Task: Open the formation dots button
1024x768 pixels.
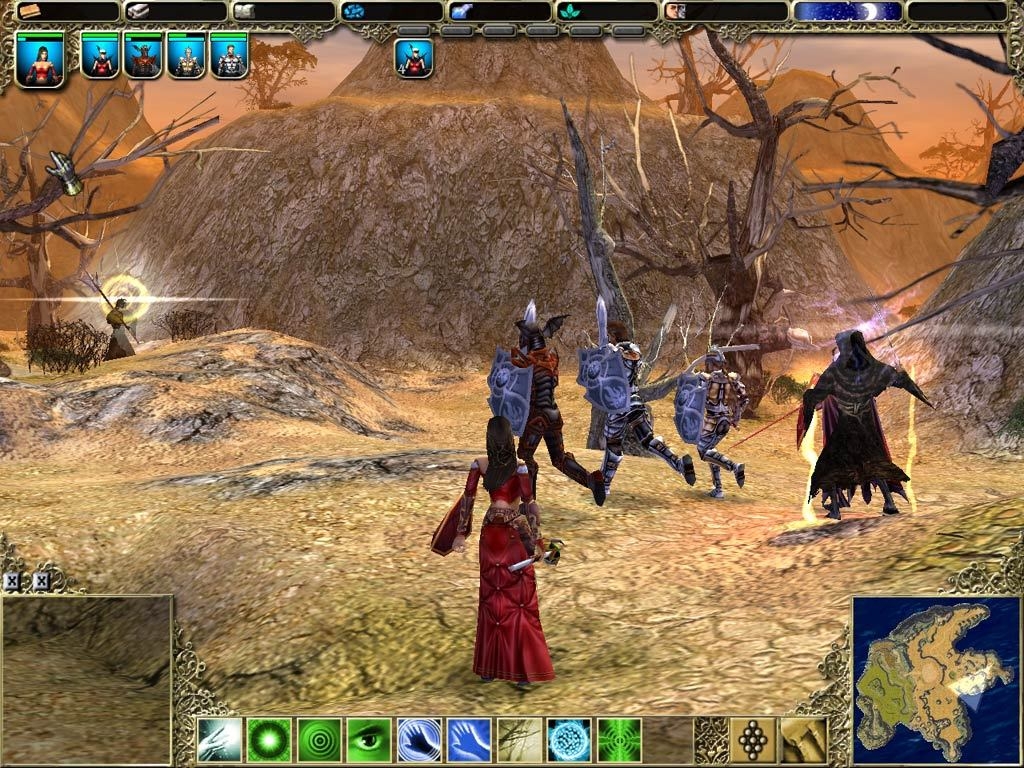Action: [753, 740]
